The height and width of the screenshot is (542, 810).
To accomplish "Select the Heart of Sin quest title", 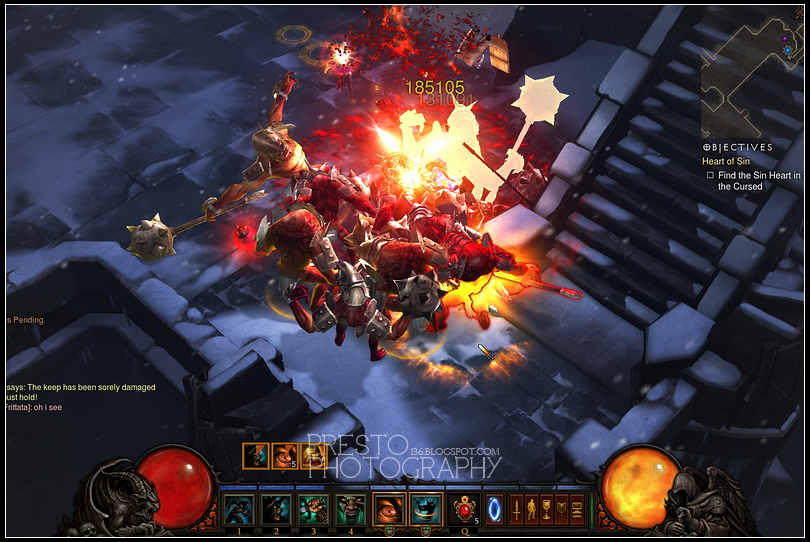I will tap(725, 161).
